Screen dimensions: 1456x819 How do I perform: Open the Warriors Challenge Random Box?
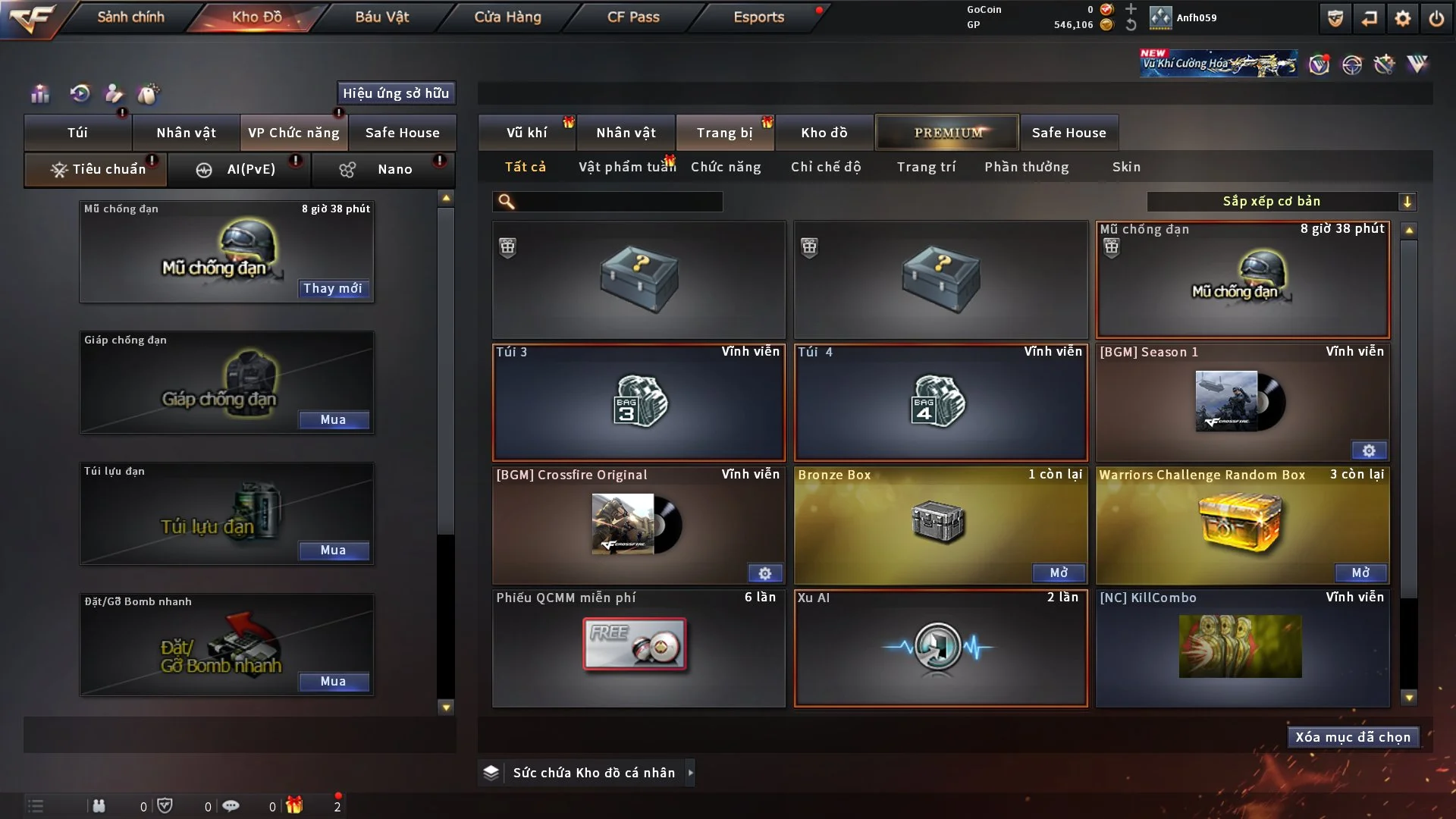coord(1360,573)
